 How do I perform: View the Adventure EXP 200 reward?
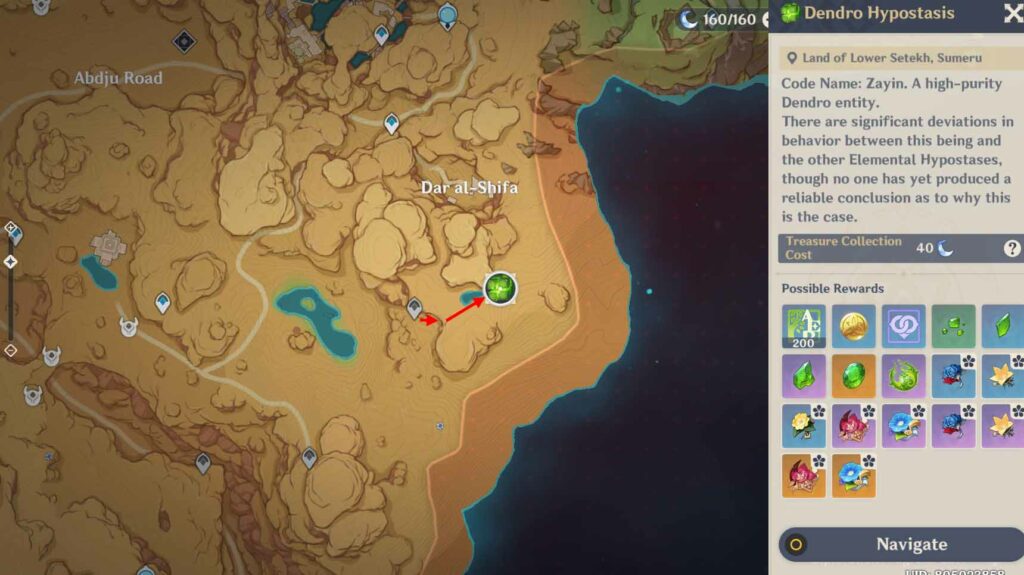(804, 326)
